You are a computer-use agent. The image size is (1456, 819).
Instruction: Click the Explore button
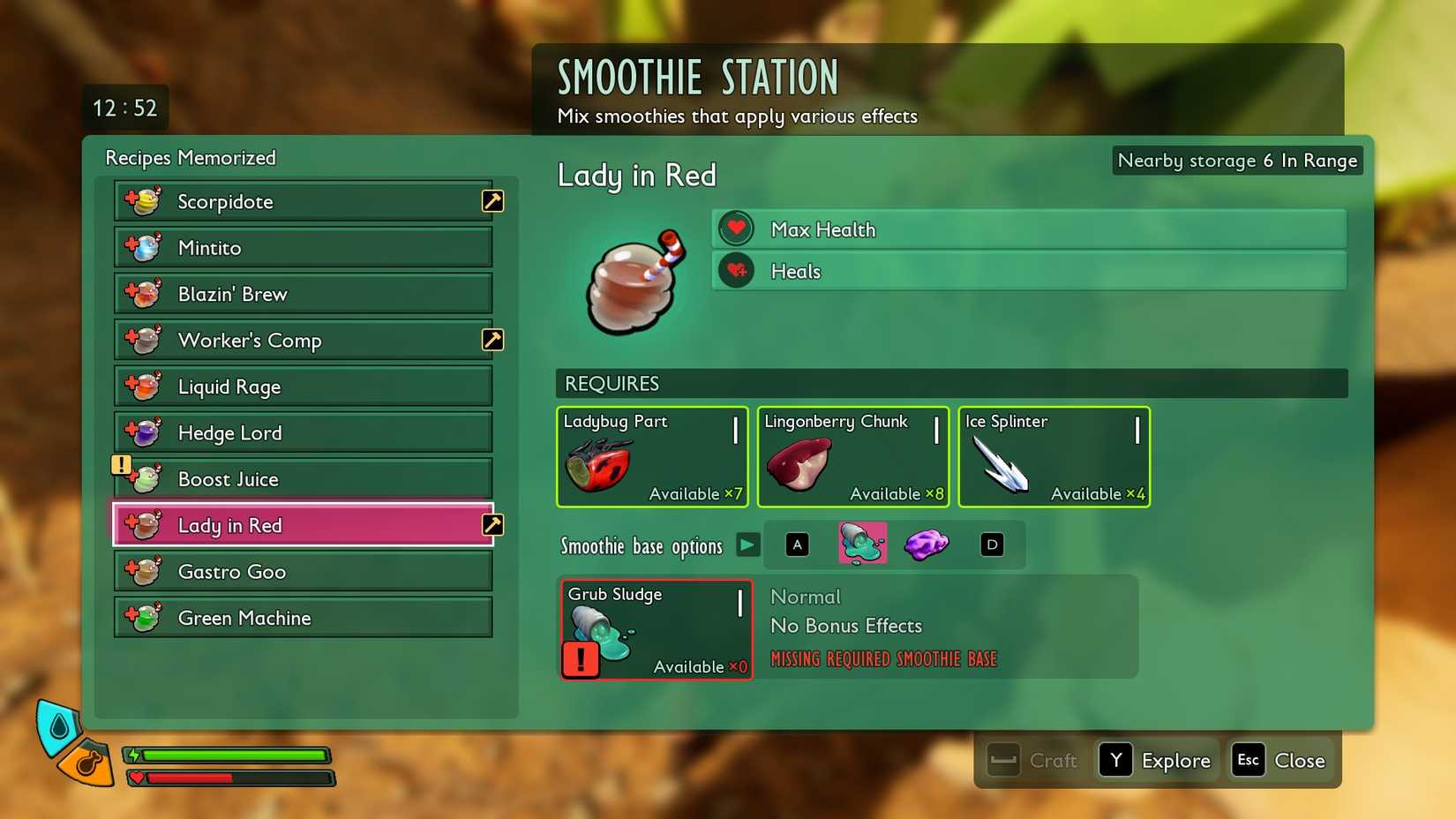pos(1156,760)
